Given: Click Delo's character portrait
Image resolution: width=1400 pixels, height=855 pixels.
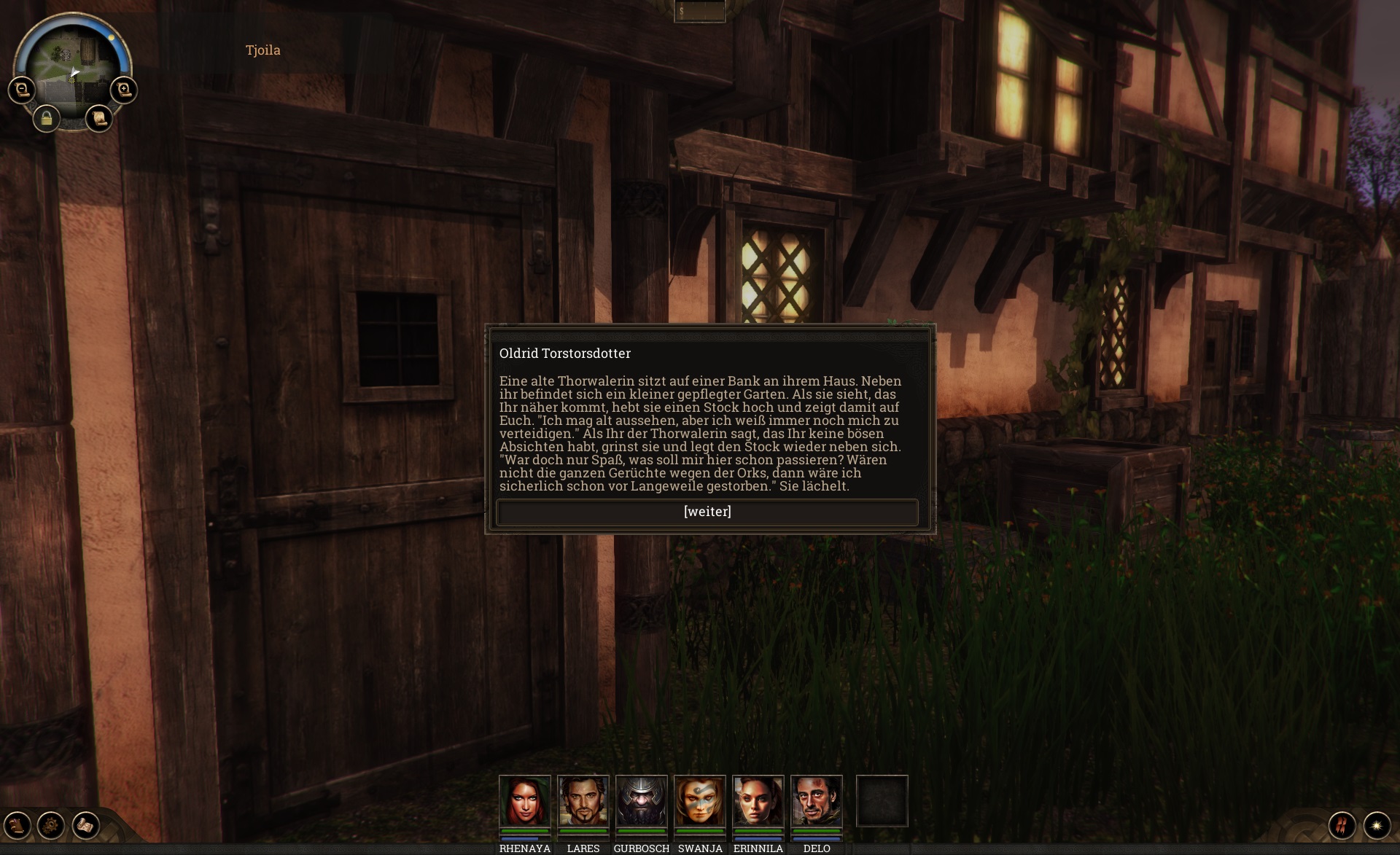Looking at the screenshot, I should [817, 800].
